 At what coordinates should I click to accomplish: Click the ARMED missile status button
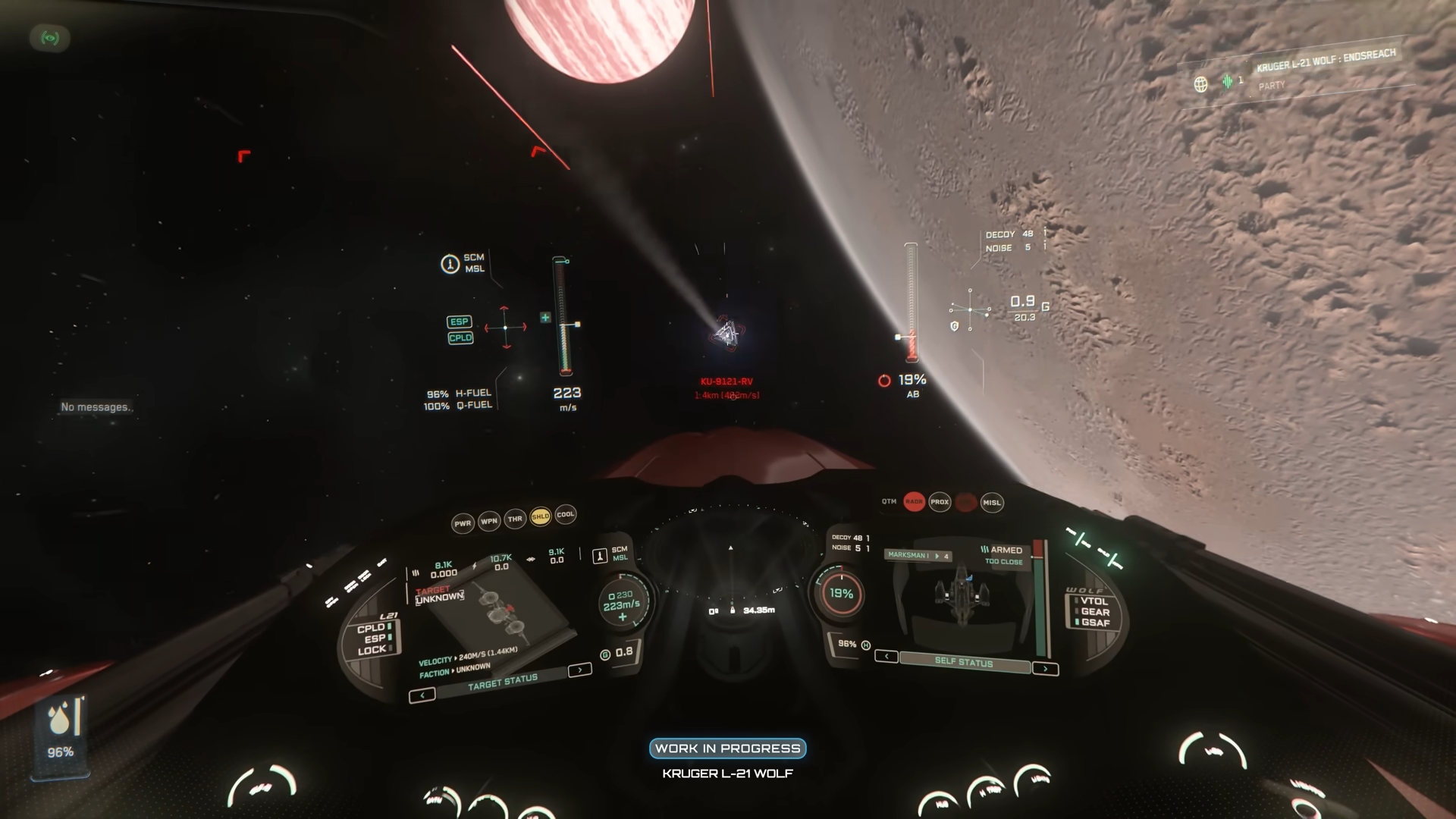coord(1006,550)
